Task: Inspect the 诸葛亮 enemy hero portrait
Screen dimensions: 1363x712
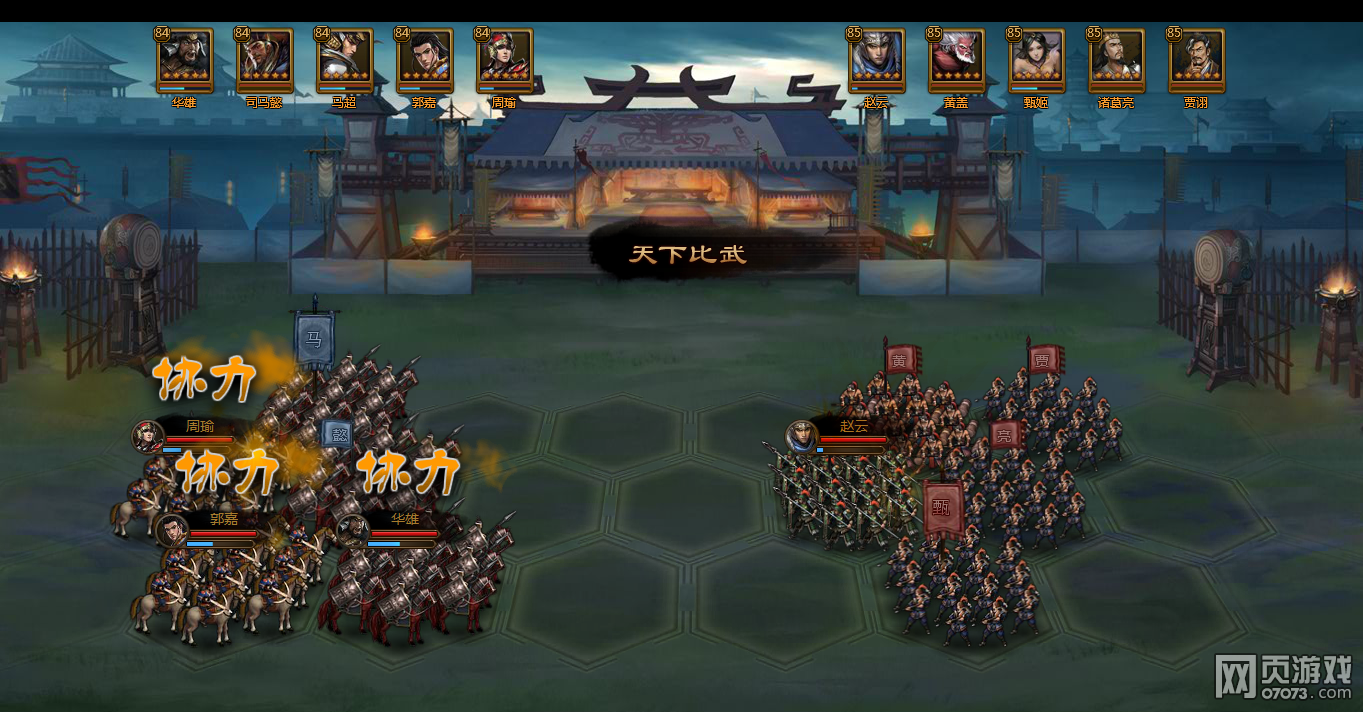Action: click(1117, 59)
